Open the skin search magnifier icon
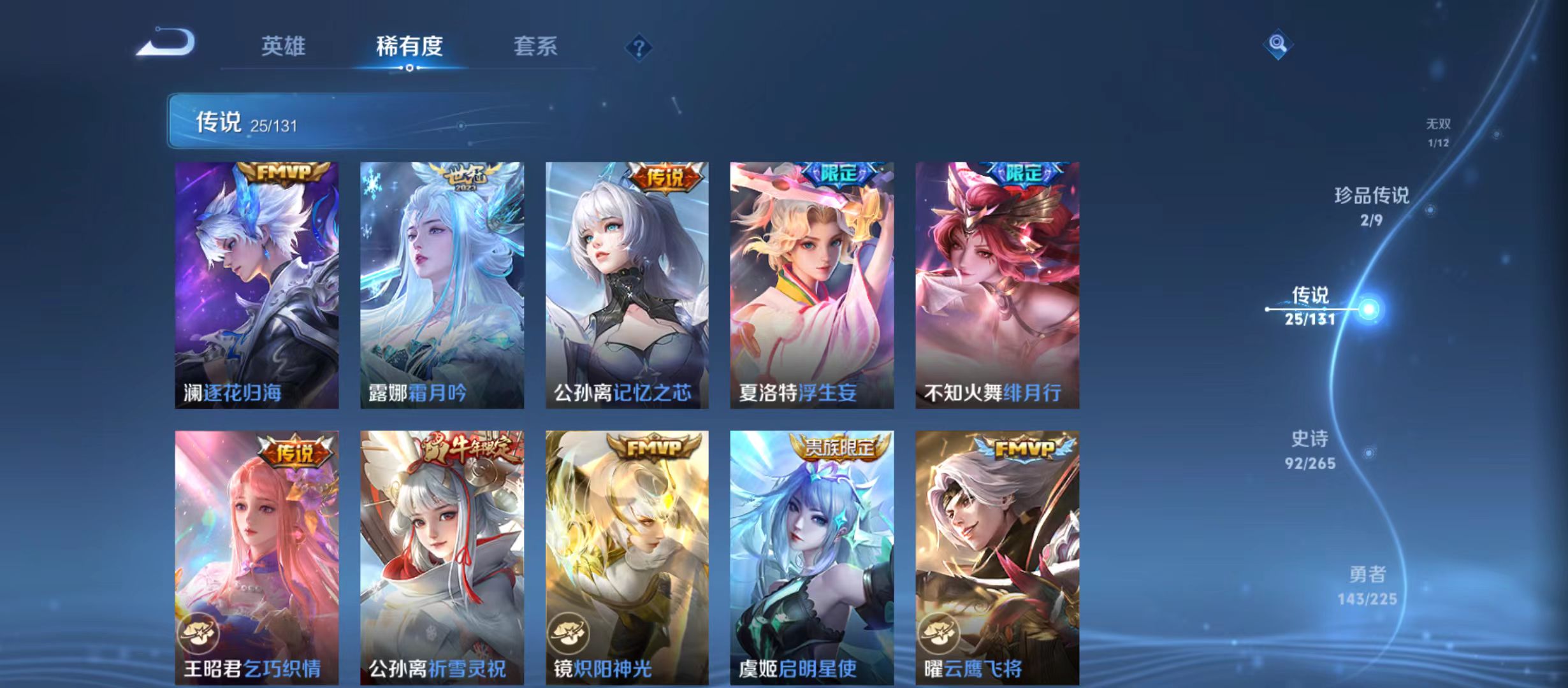 click(x=1277, y=45)
